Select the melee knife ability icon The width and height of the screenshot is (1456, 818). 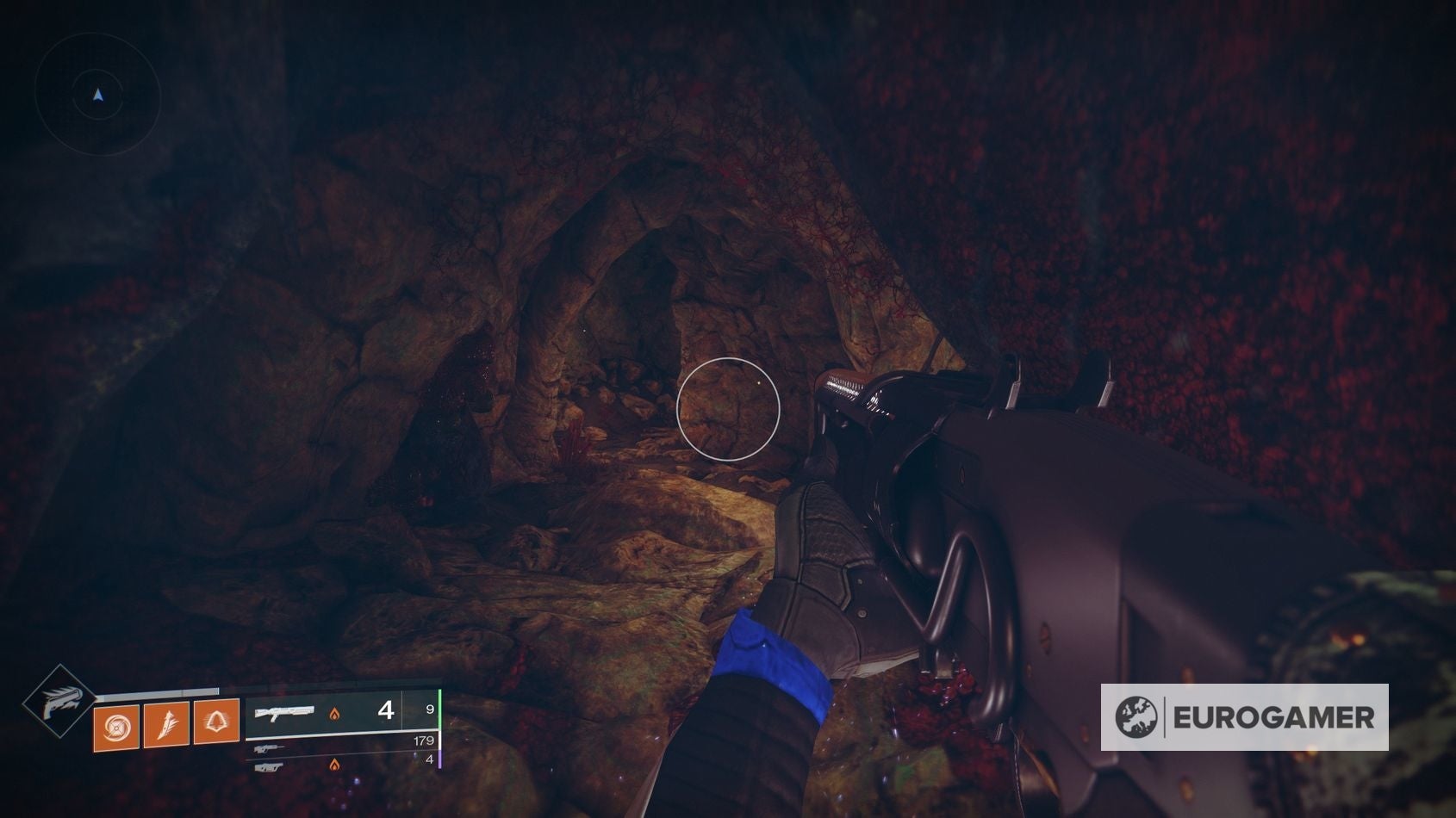[166, 726]
